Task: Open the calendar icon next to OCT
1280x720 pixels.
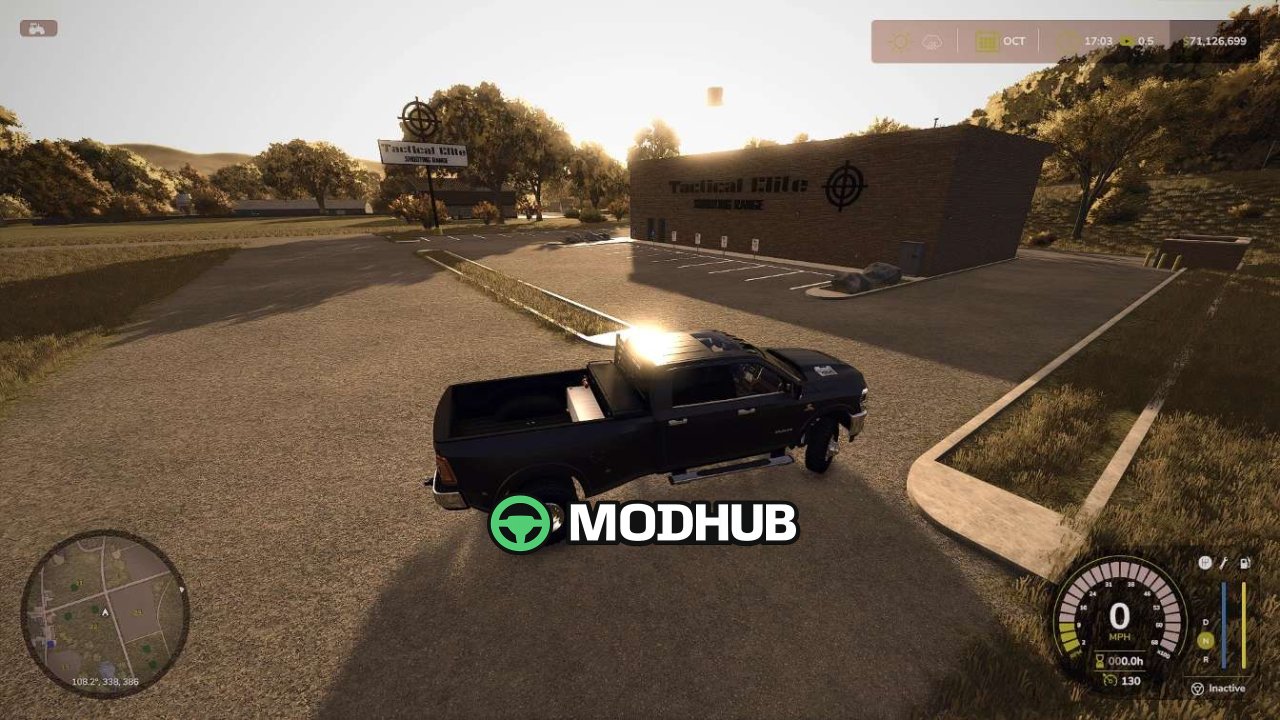Action: tap(986, 41)
